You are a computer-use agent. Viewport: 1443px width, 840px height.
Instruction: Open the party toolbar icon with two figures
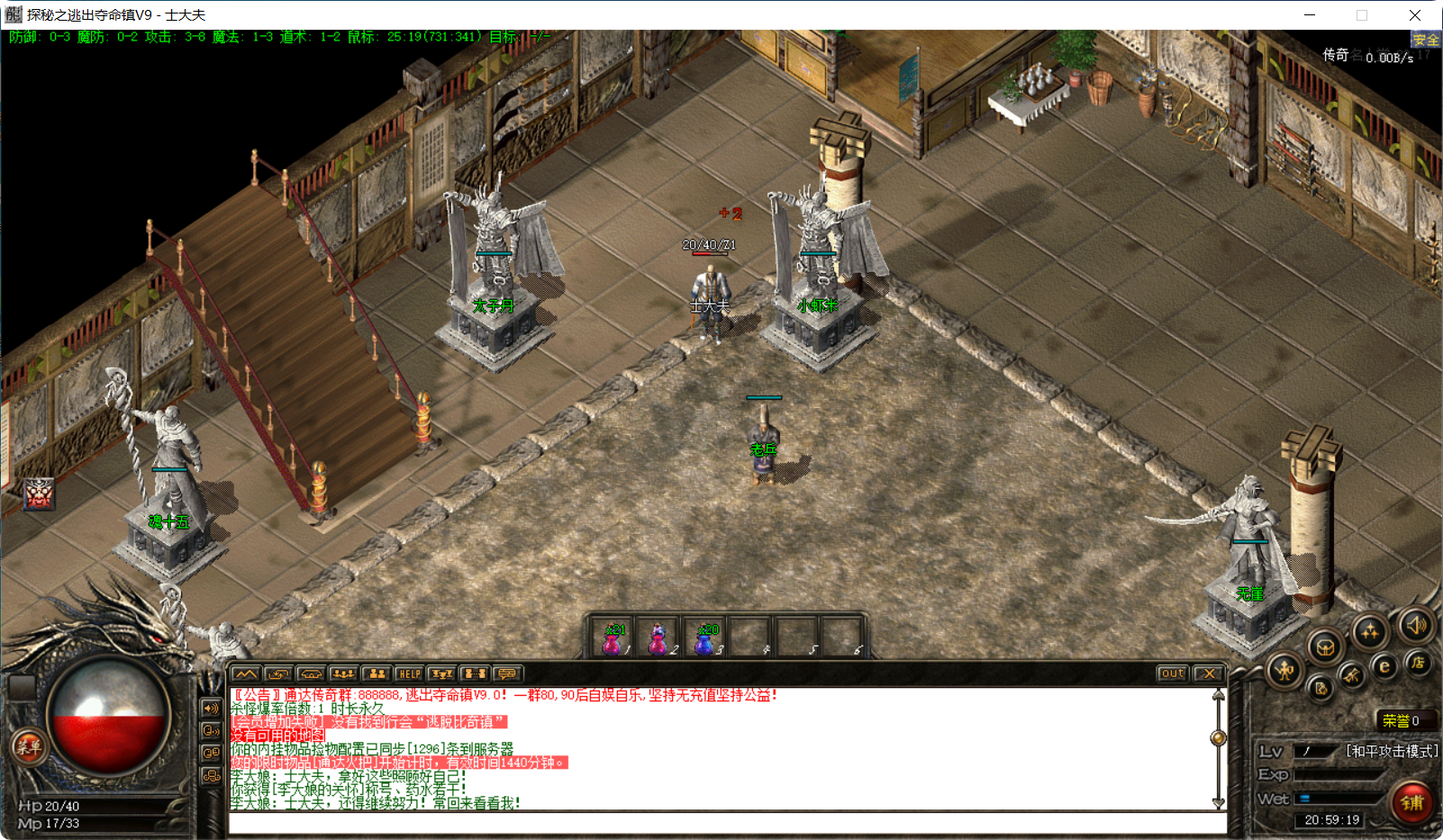point(377,673)
